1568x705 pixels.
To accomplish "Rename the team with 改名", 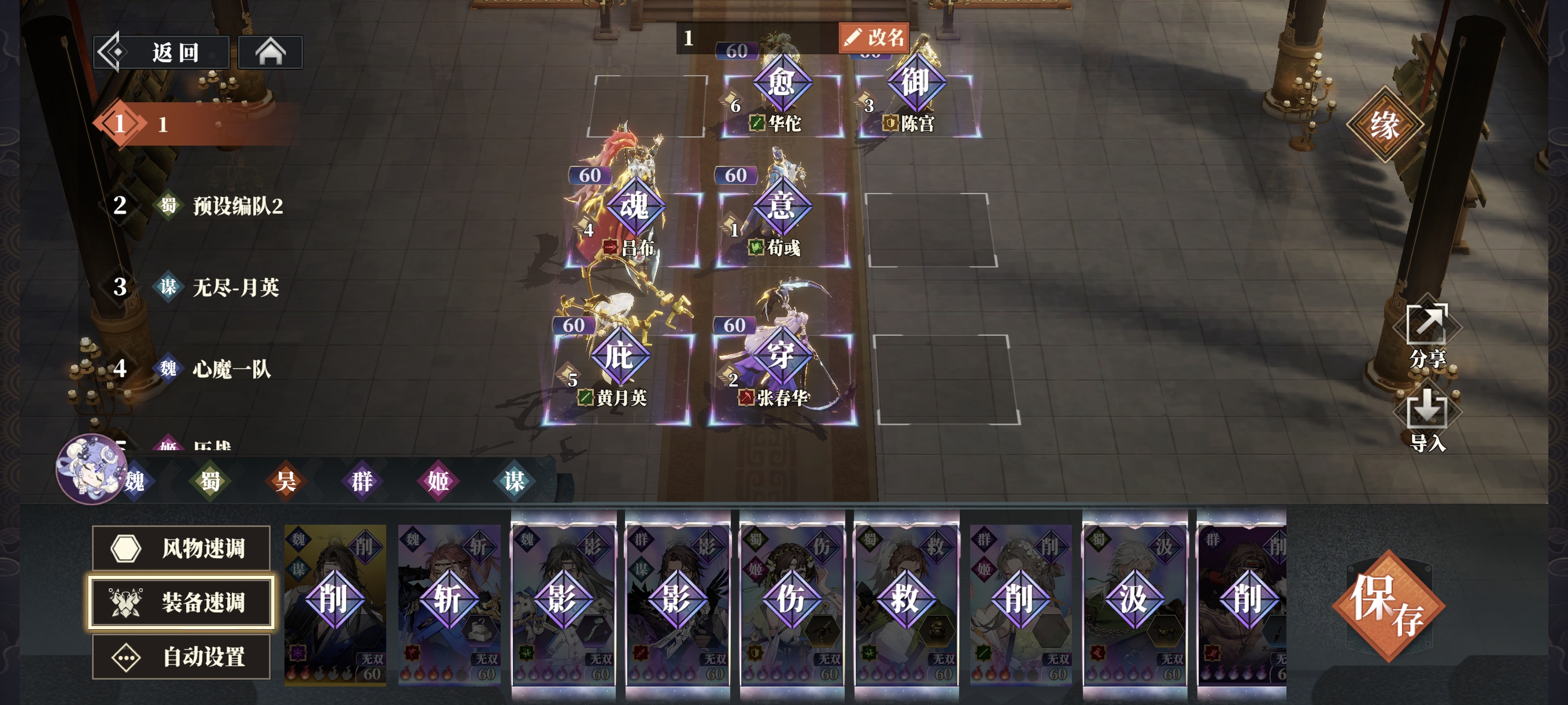I will point(874,38).
